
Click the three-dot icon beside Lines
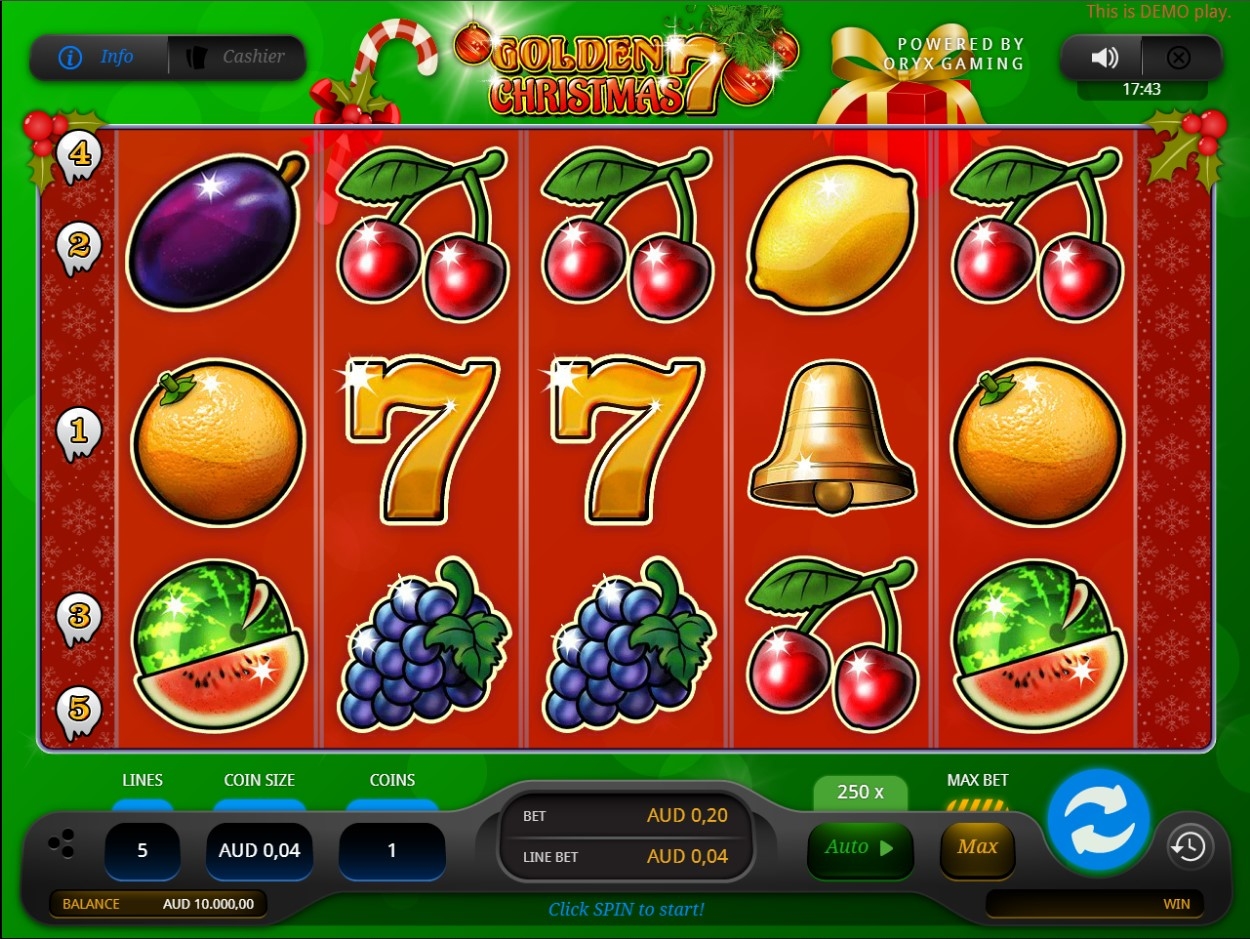62,845
